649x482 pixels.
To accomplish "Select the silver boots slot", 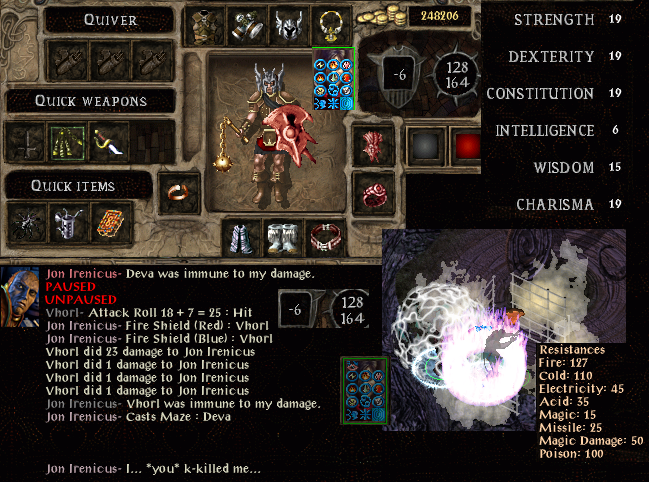I will pyautogui.click(x=283, y=238).
